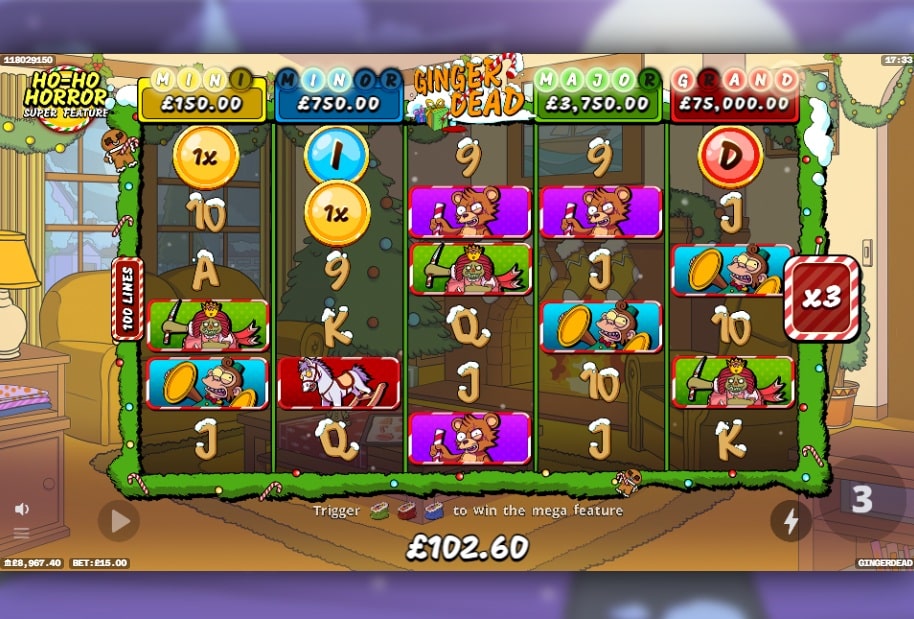The width and height of the screenshot is (914, 619).
Task: Open the hamburger menu
Action: pyautogui.click(x=21, y=532)
